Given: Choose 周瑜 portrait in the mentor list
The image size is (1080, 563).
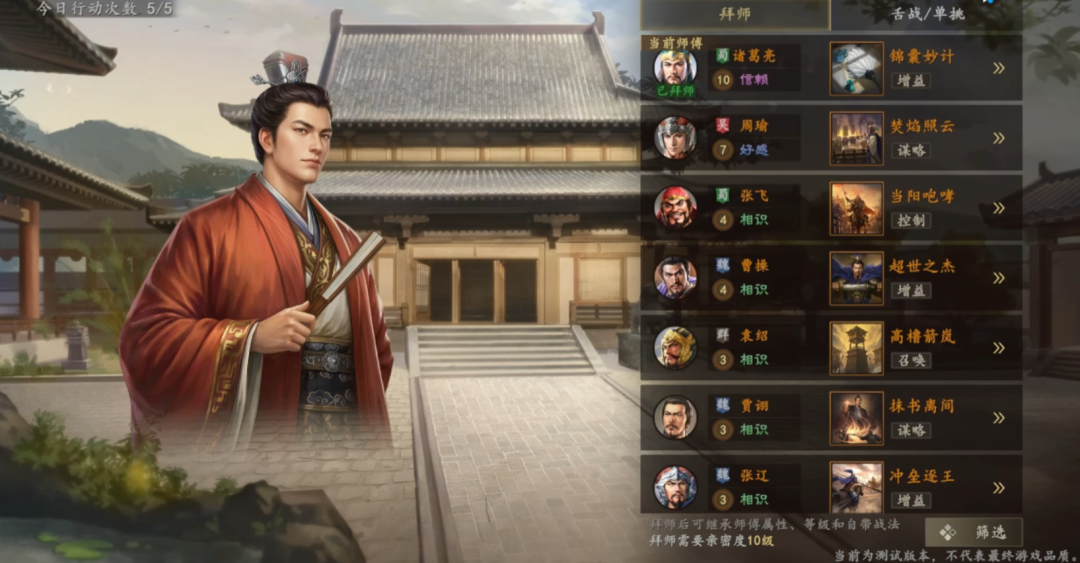Looking at the screenshot, I should pos(675,138).
